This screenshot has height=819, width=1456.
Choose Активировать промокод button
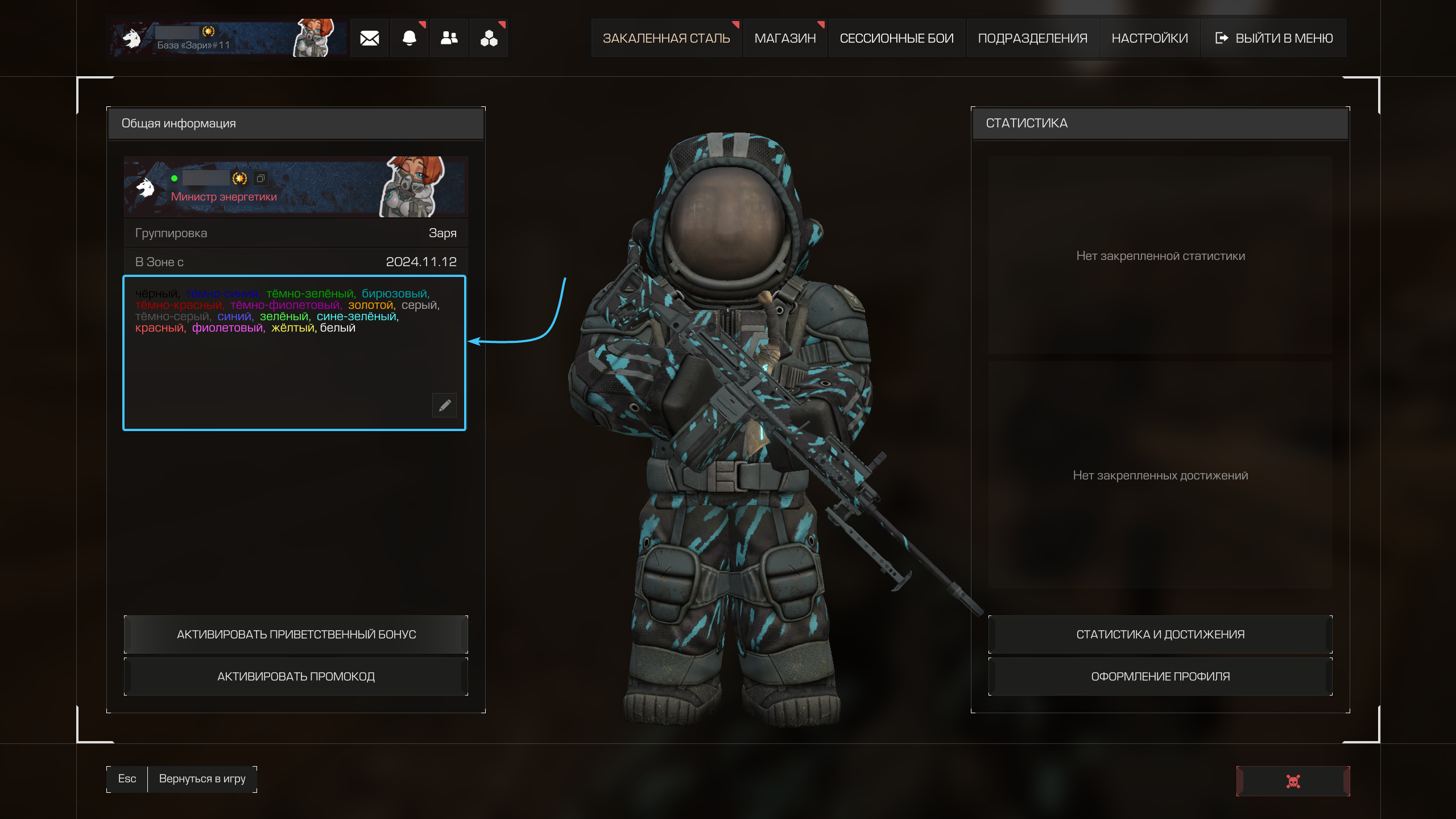coord(296,676)
